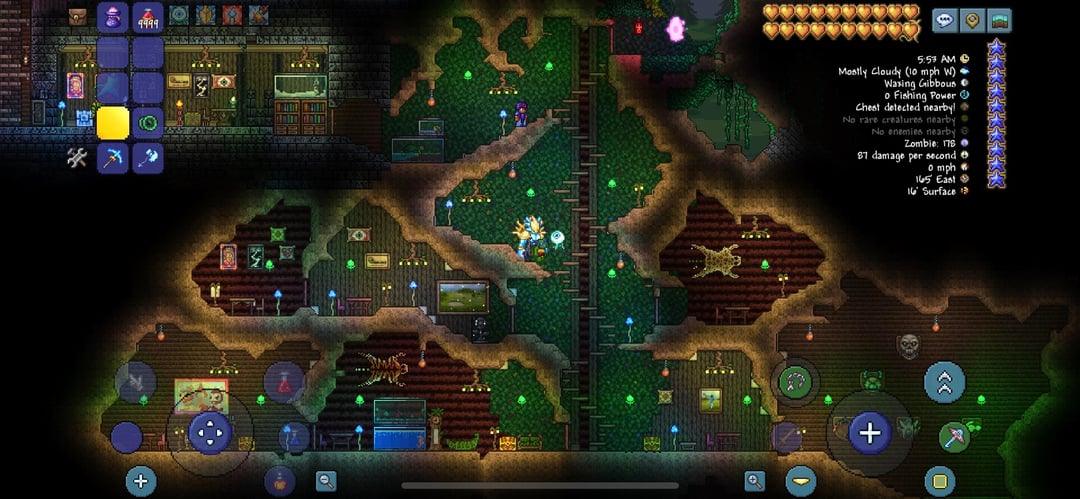This screenshot has width=1080, height=499.
Task: Select the green yoyo hotbar slot
Action: click(148, 123)
